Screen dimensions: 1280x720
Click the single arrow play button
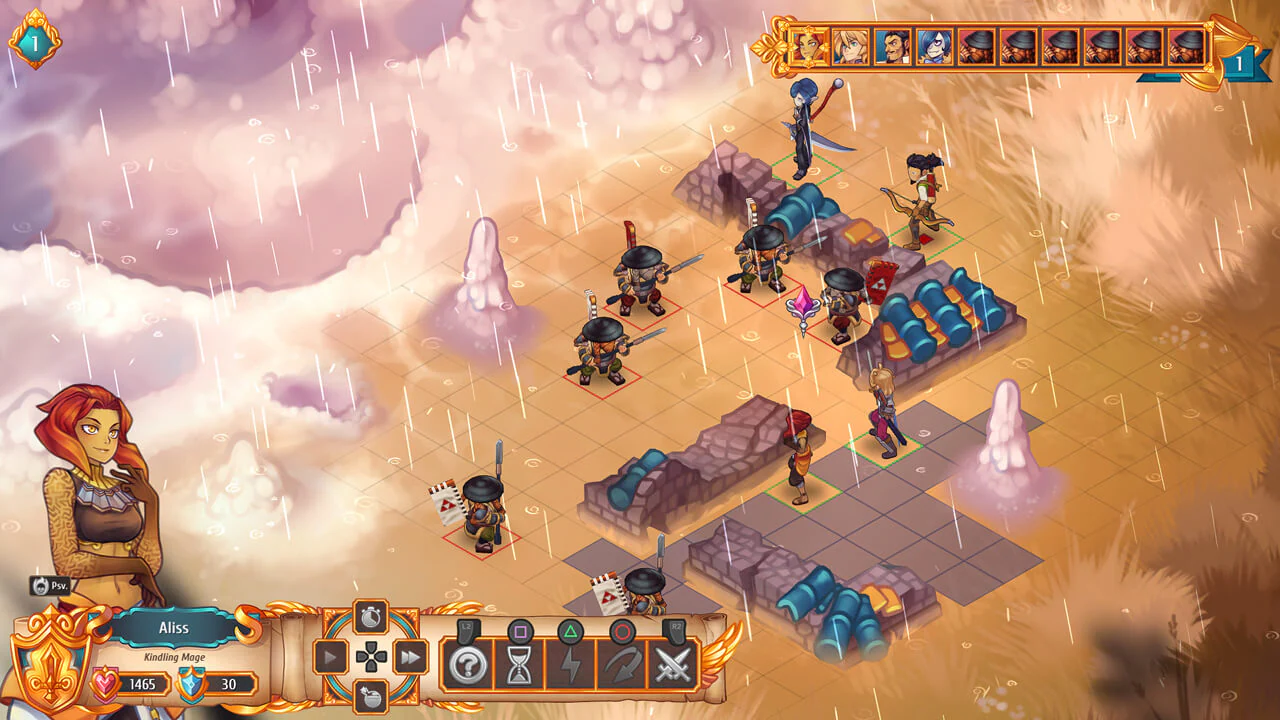click(x=331, y=657)
